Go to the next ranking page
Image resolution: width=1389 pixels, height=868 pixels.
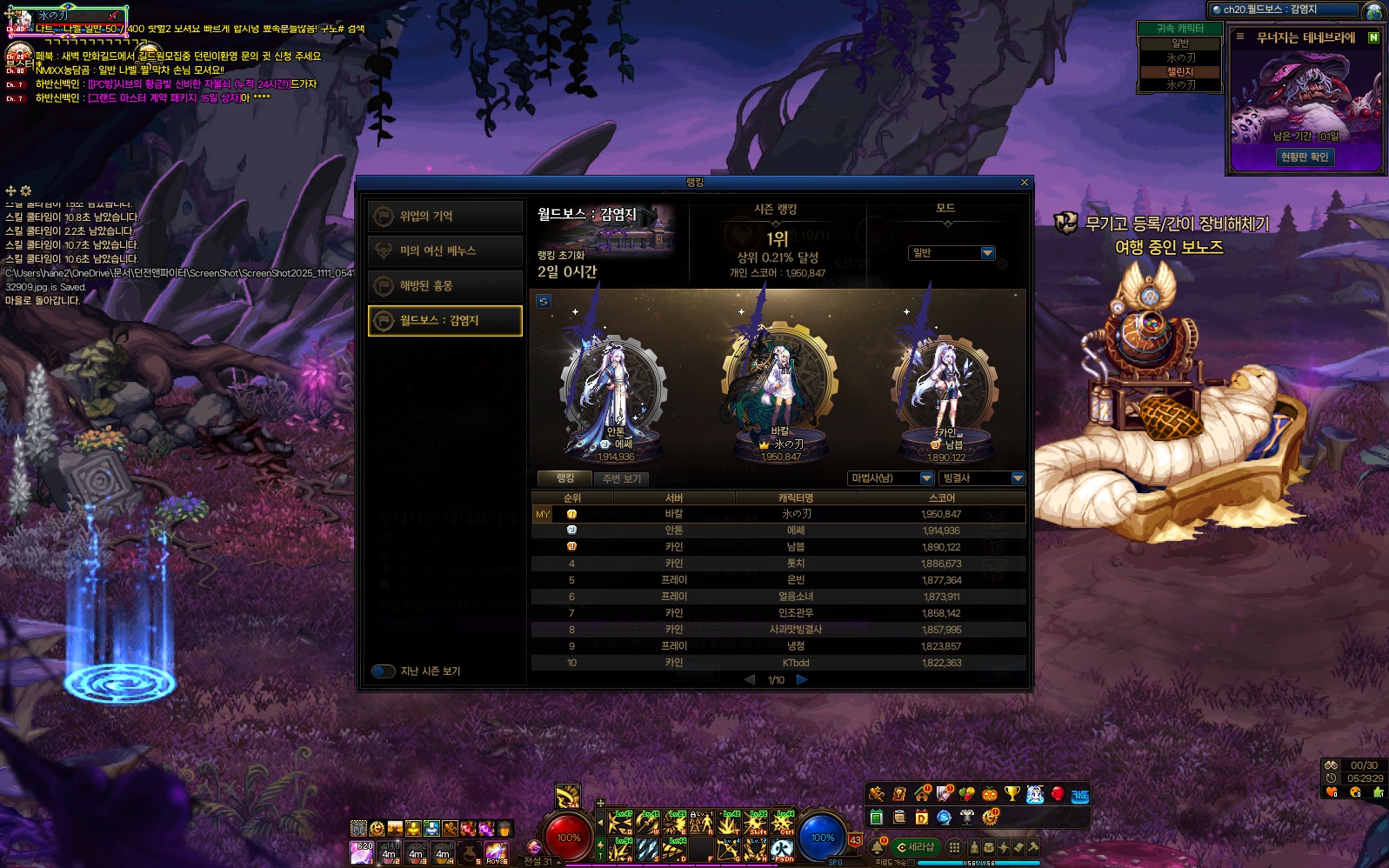(x=802, y=679)
